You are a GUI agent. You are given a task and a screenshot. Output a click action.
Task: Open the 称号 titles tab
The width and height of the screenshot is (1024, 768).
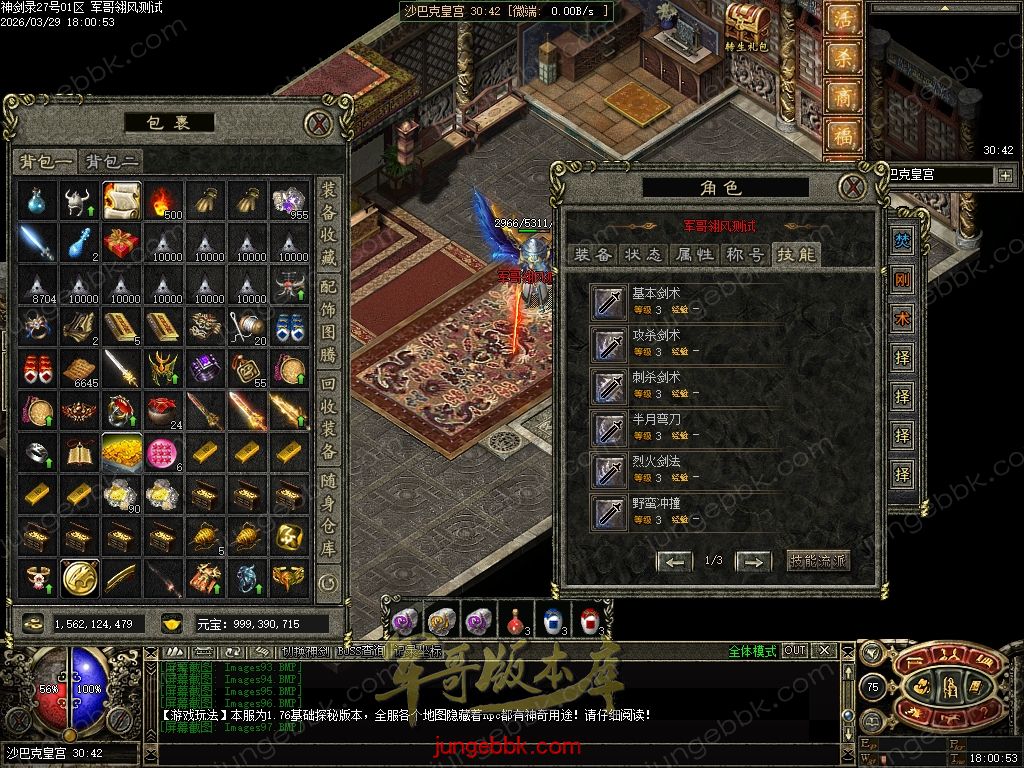745,254
